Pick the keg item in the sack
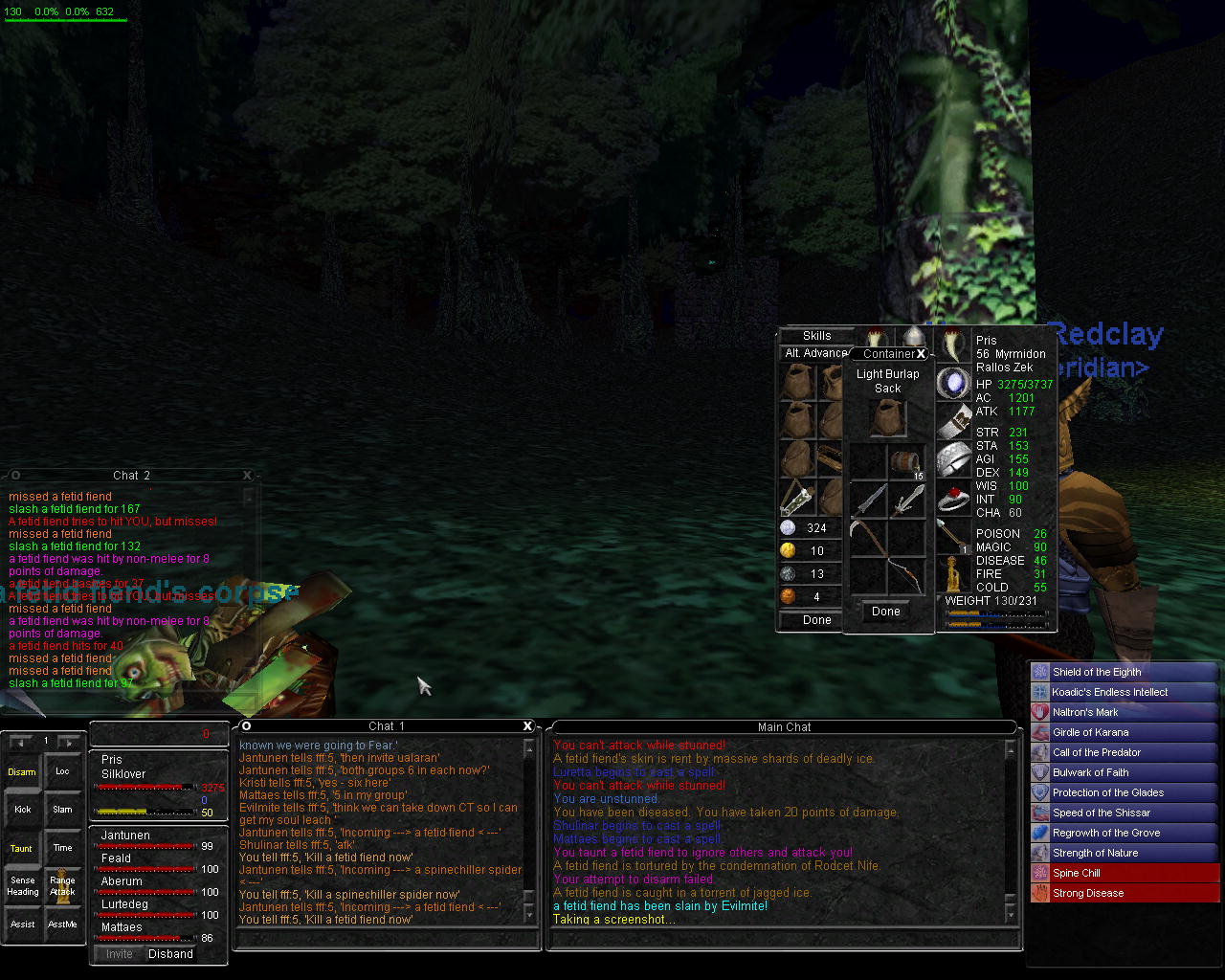This screenshot has width=1225, height=980. coord(906,463)
